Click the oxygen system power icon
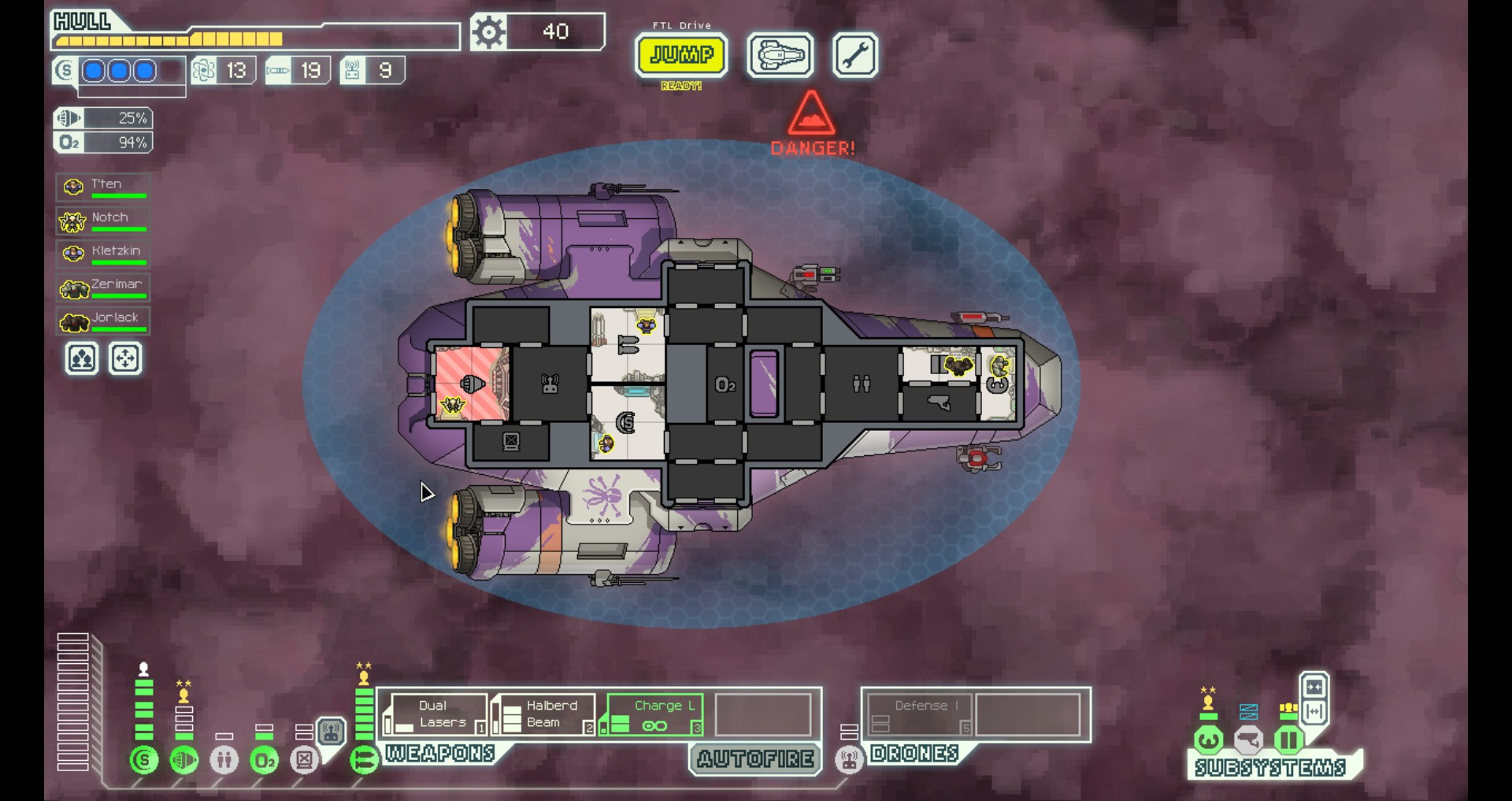The width and height of the screenshot is (1512, 801). pyautogui.click(x=265, y=760)
